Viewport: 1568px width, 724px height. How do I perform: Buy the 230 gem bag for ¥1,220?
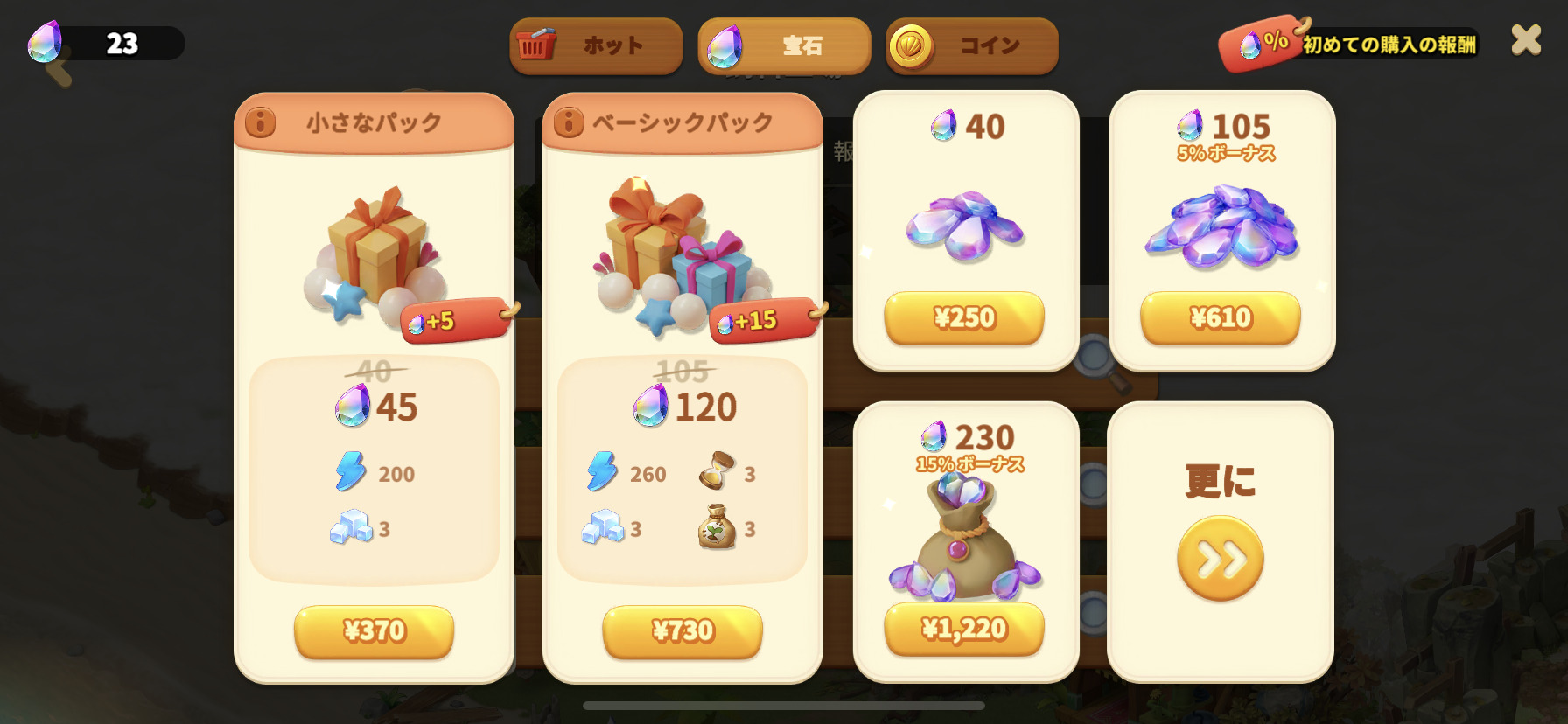click(964, 629)
